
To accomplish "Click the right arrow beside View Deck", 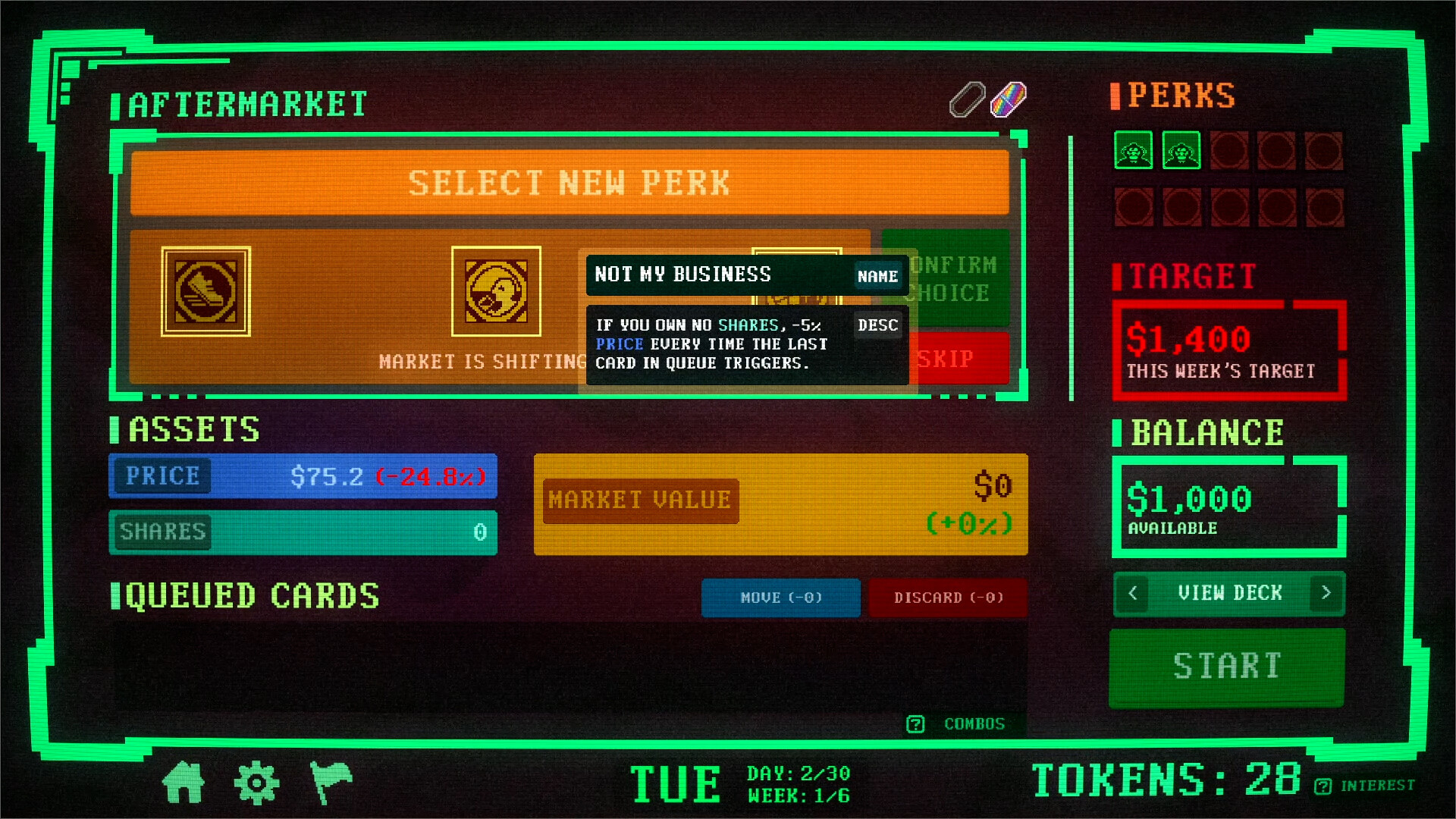I will (x=1326, y=594).
